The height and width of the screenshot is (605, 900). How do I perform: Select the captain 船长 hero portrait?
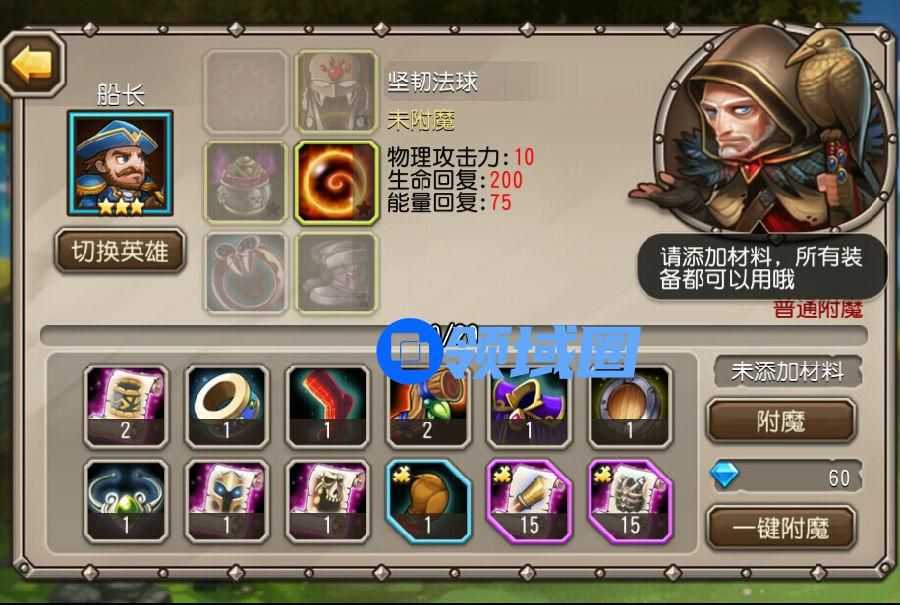tap(120, 162)
